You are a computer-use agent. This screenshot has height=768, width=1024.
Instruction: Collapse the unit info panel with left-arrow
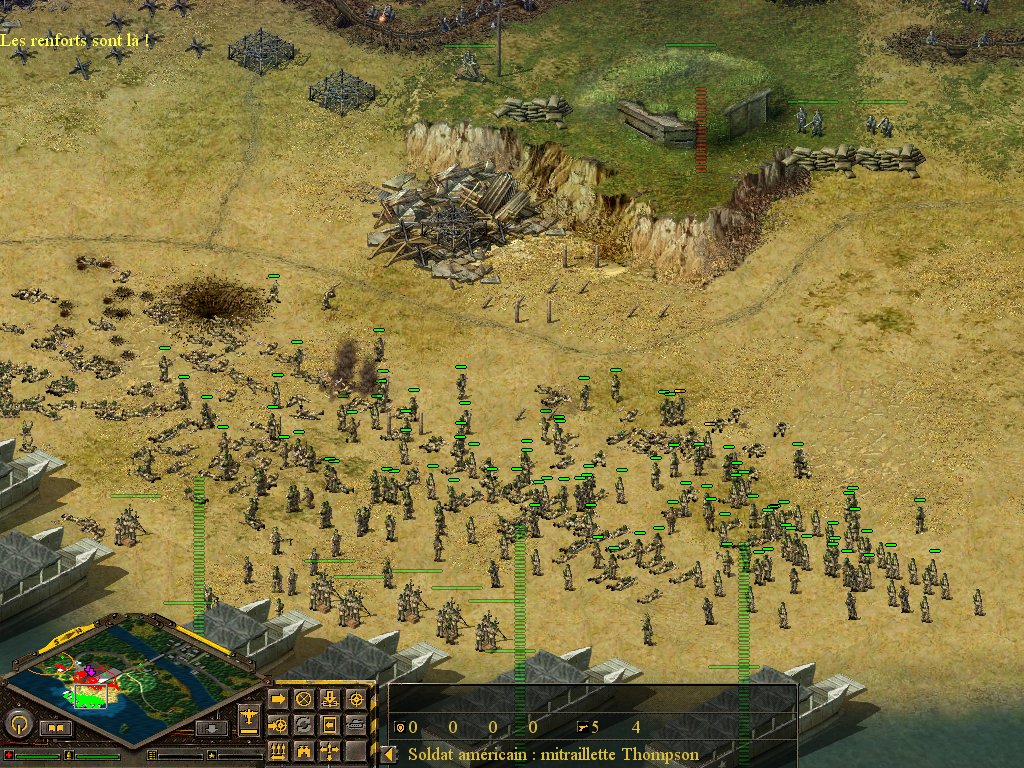tap(388, 754)
